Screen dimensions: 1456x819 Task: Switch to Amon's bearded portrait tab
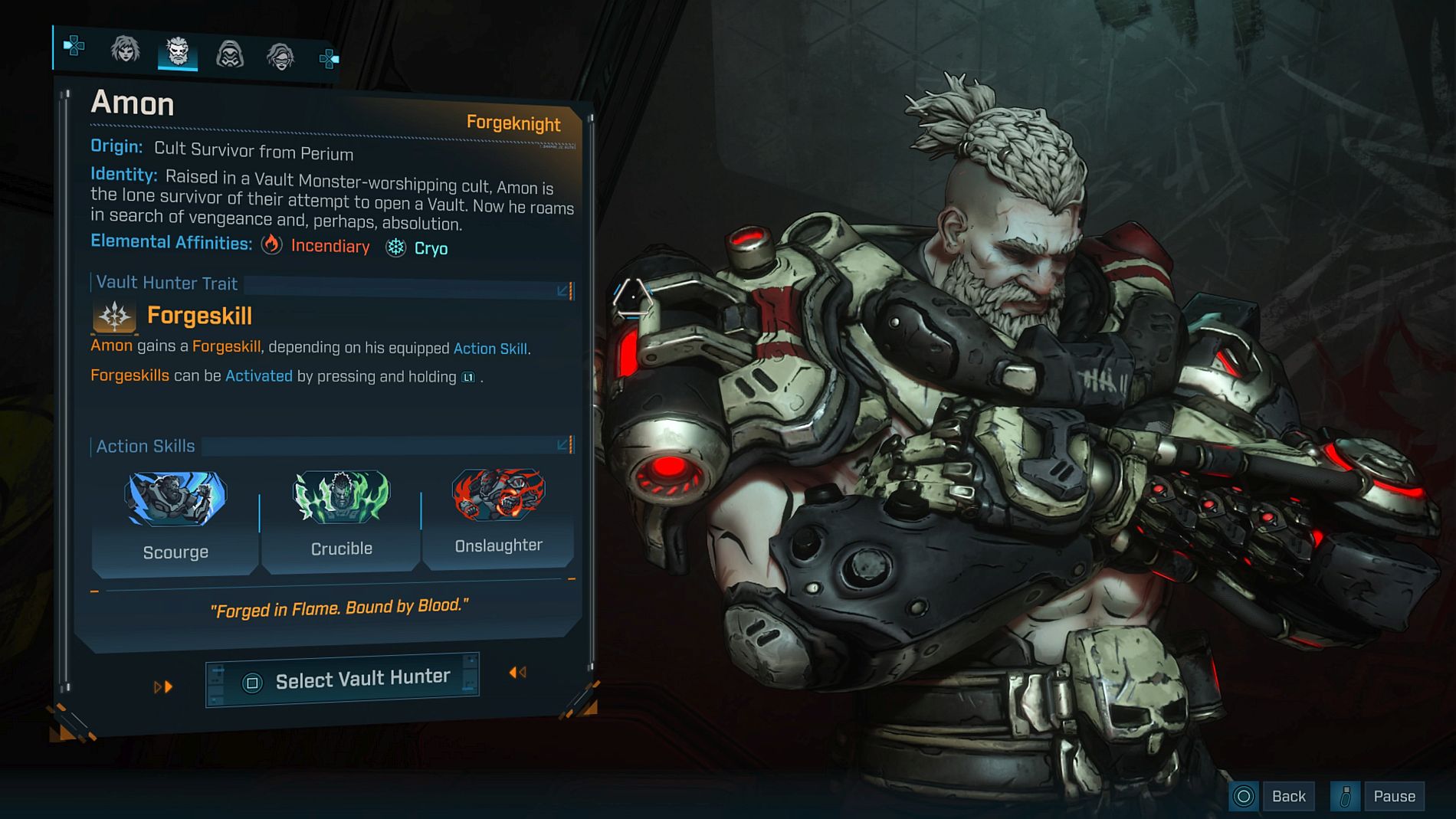(178, 52)
